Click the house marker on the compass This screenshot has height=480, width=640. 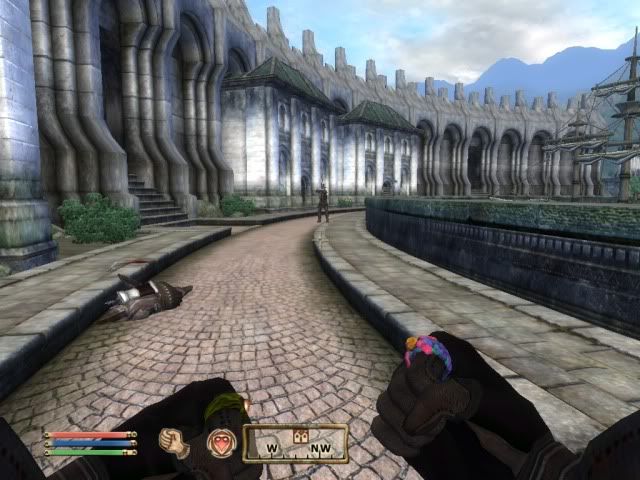pos(297,436)
